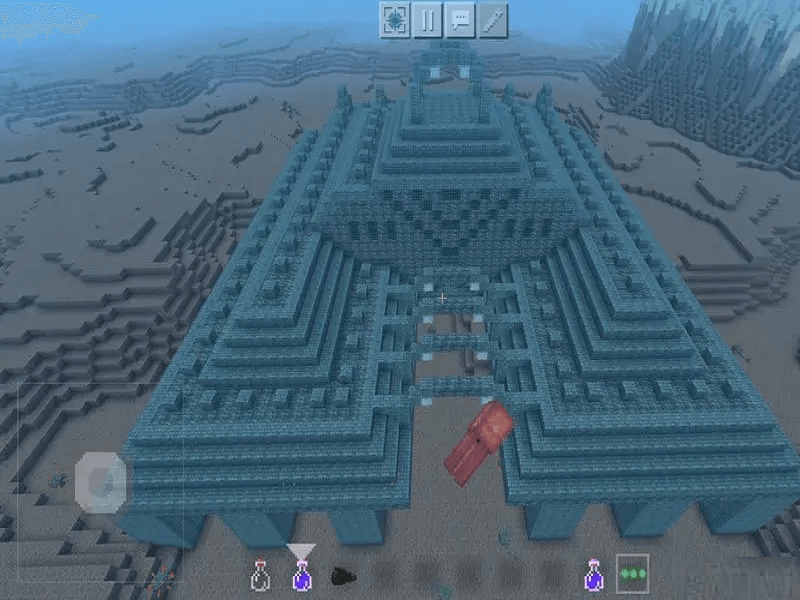Open the inventory with the three-dots button
The height and width of the screenshot is (600, 800).
[x=632, y=574]
